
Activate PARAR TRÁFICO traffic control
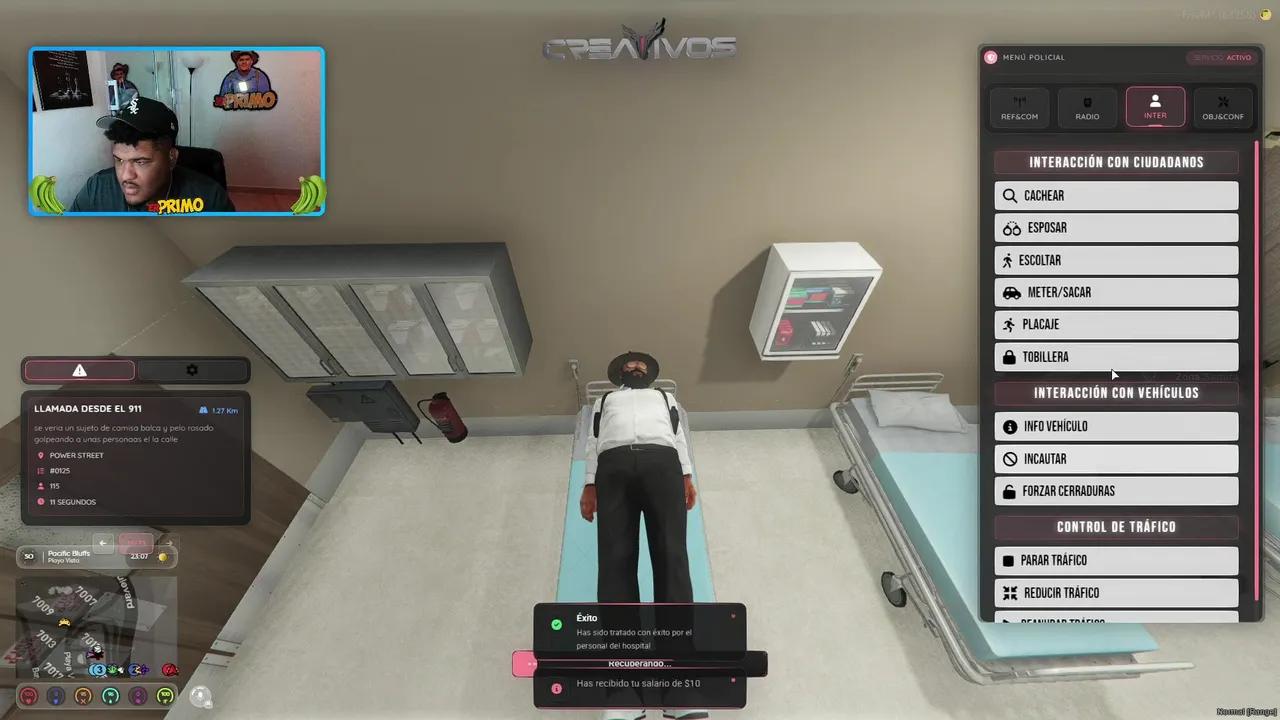tap(1116, 560)
